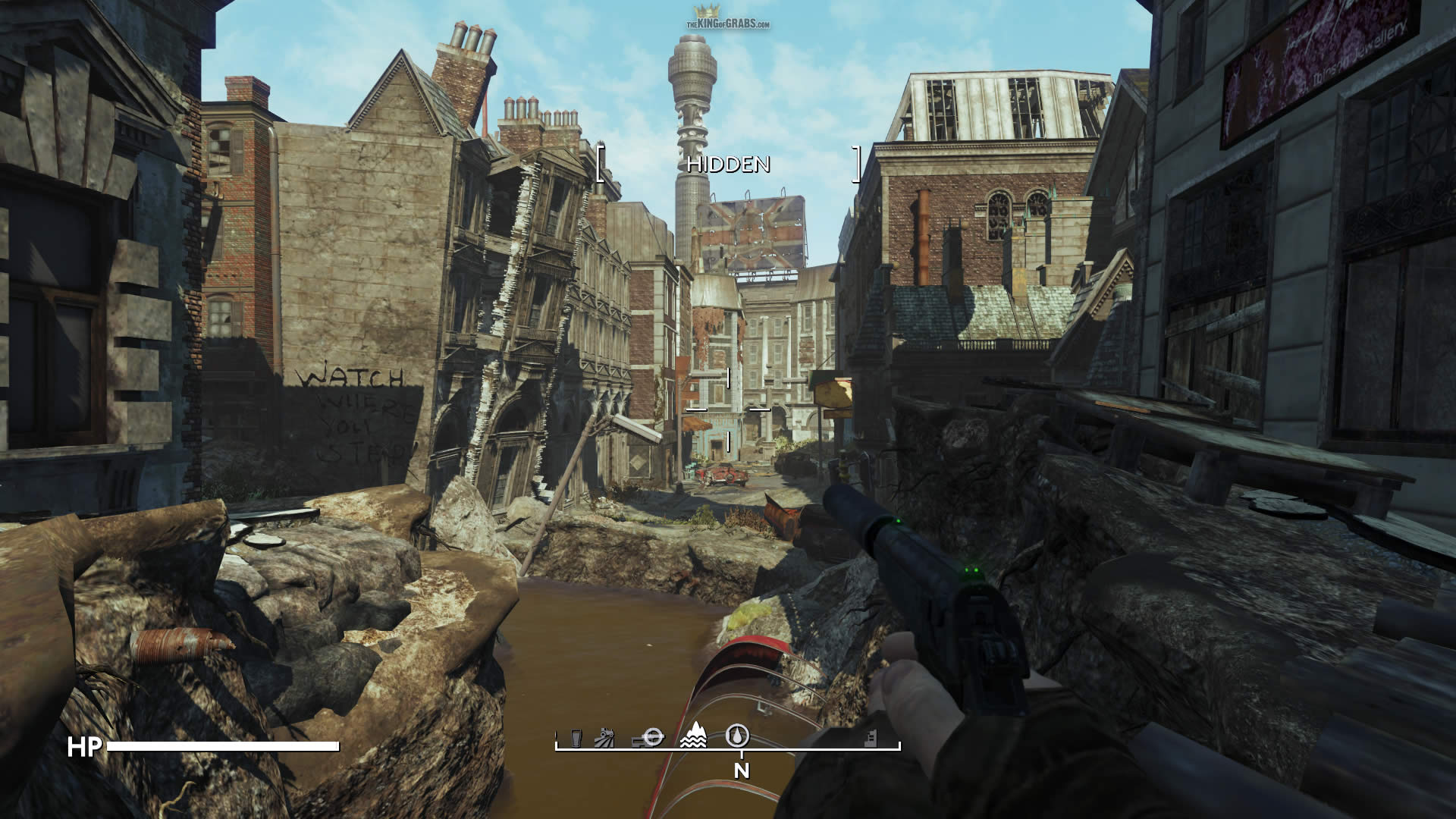The height and width of the screenshot is (819, 1456).
Task: Select the mountain and waves compass marker
Action: (693, 736)
